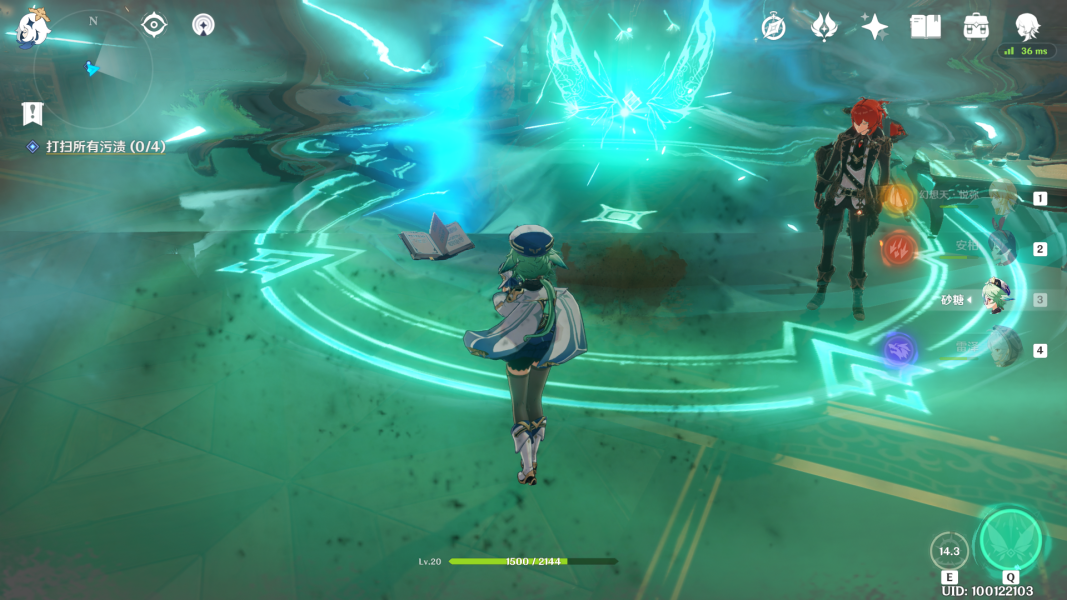This screenshot has width=1067, height=600.
Task: Open the quest banner with exclamation mark
Action: pyautogui.click(x=33, y=113)
